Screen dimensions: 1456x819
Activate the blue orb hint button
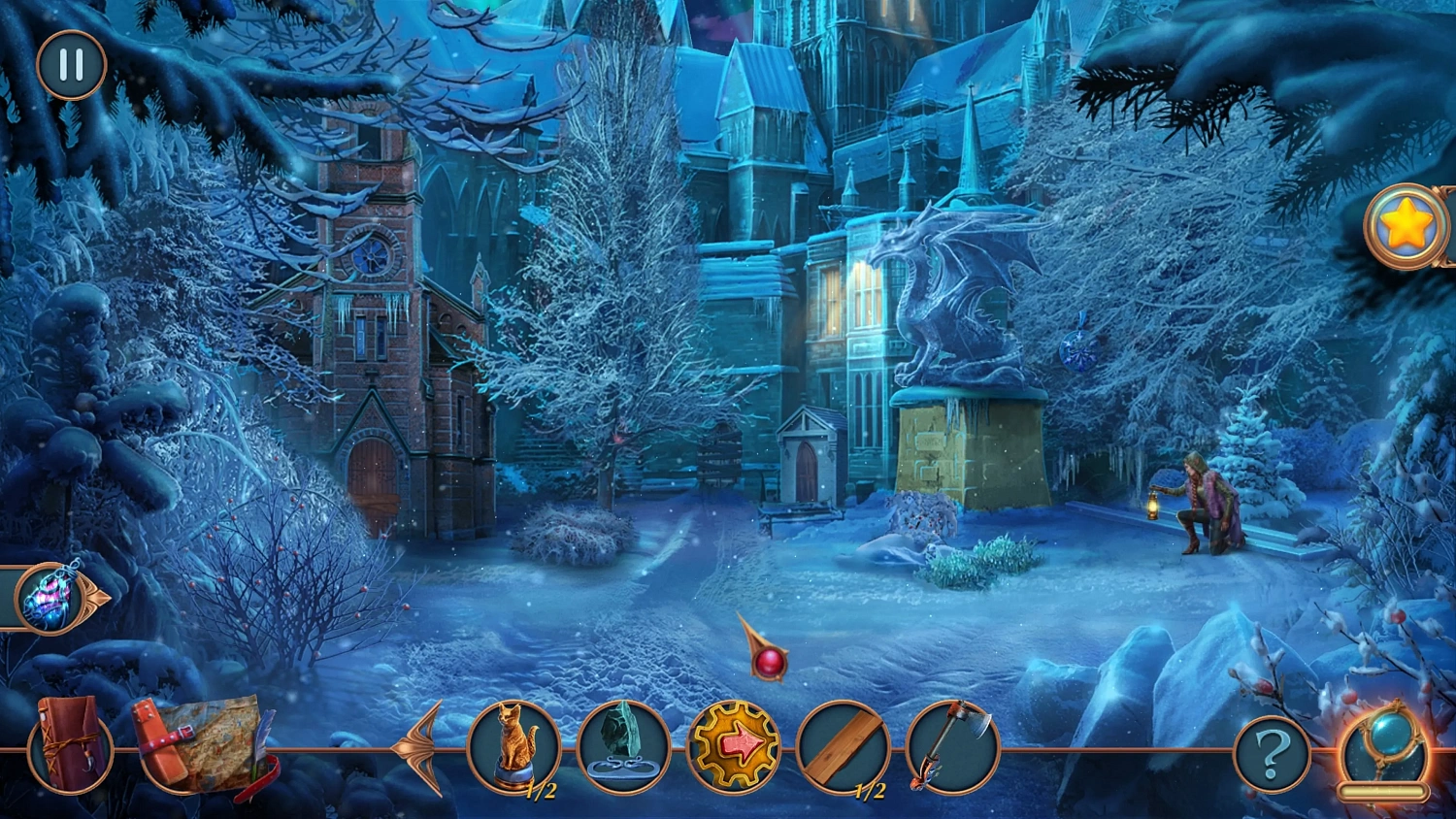(x=1386, y=748)
